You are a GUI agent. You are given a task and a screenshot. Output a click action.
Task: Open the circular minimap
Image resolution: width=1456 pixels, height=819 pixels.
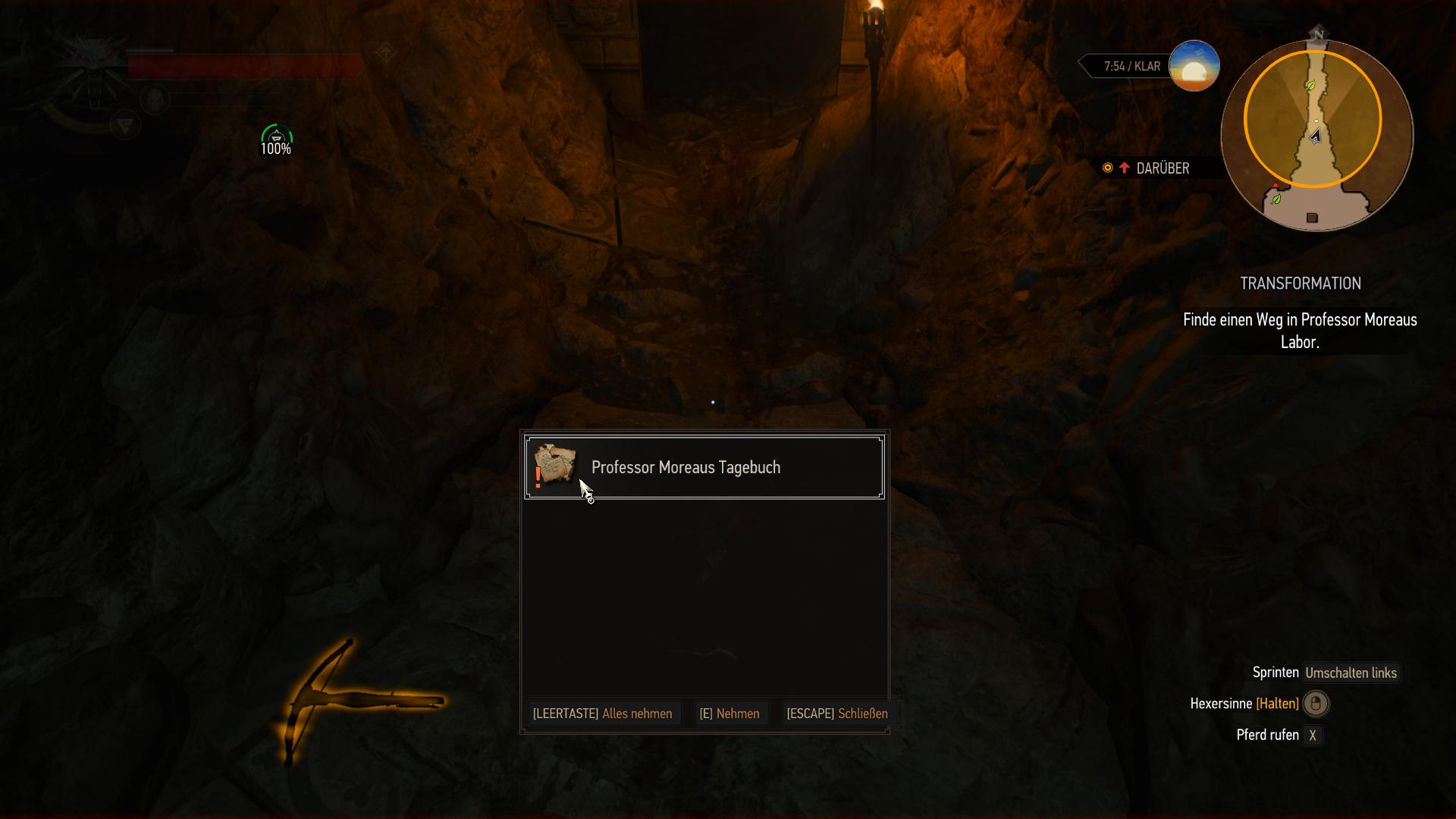(1316, 134)
